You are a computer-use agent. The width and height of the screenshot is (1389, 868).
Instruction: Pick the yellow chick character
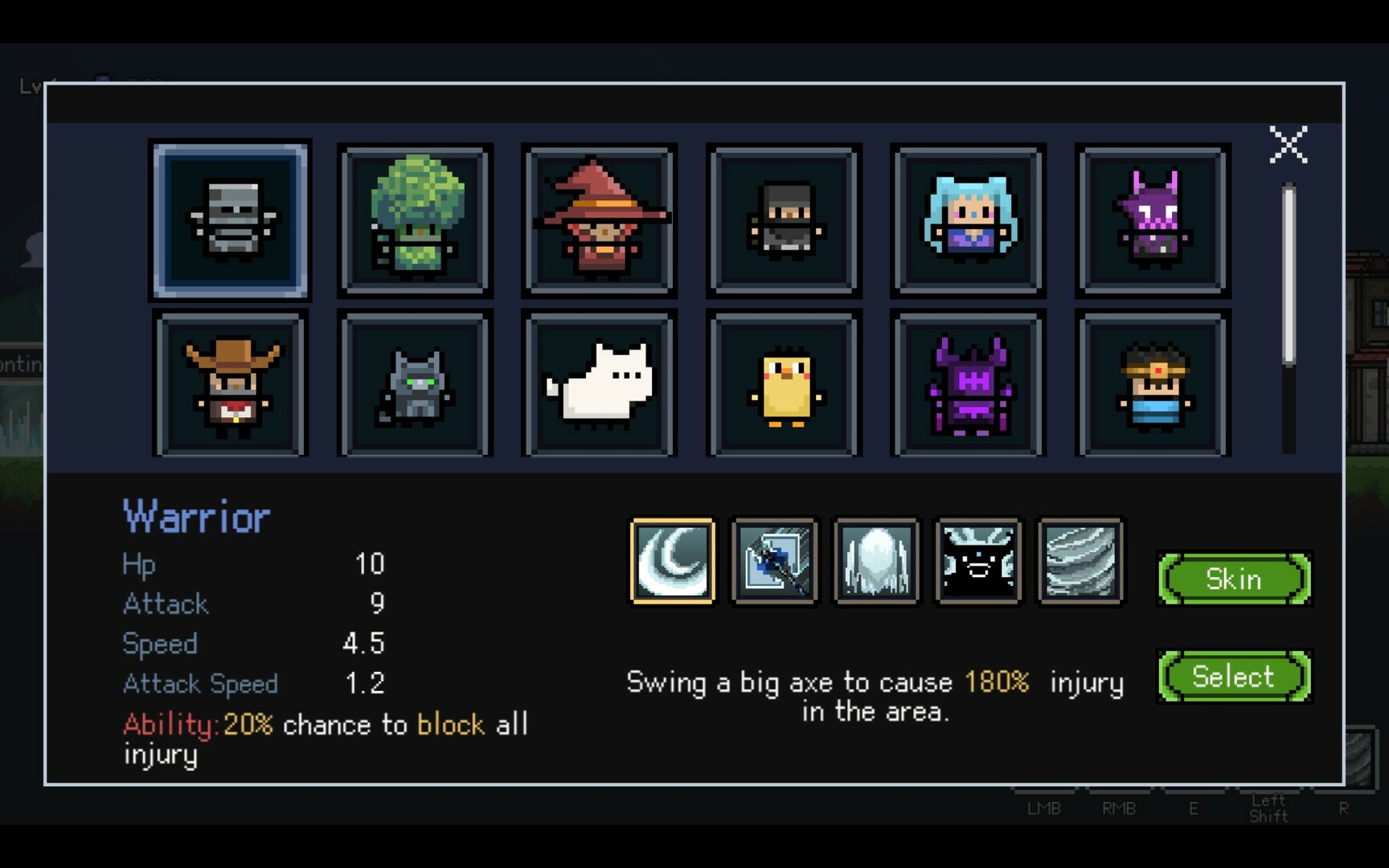[784, 386]
